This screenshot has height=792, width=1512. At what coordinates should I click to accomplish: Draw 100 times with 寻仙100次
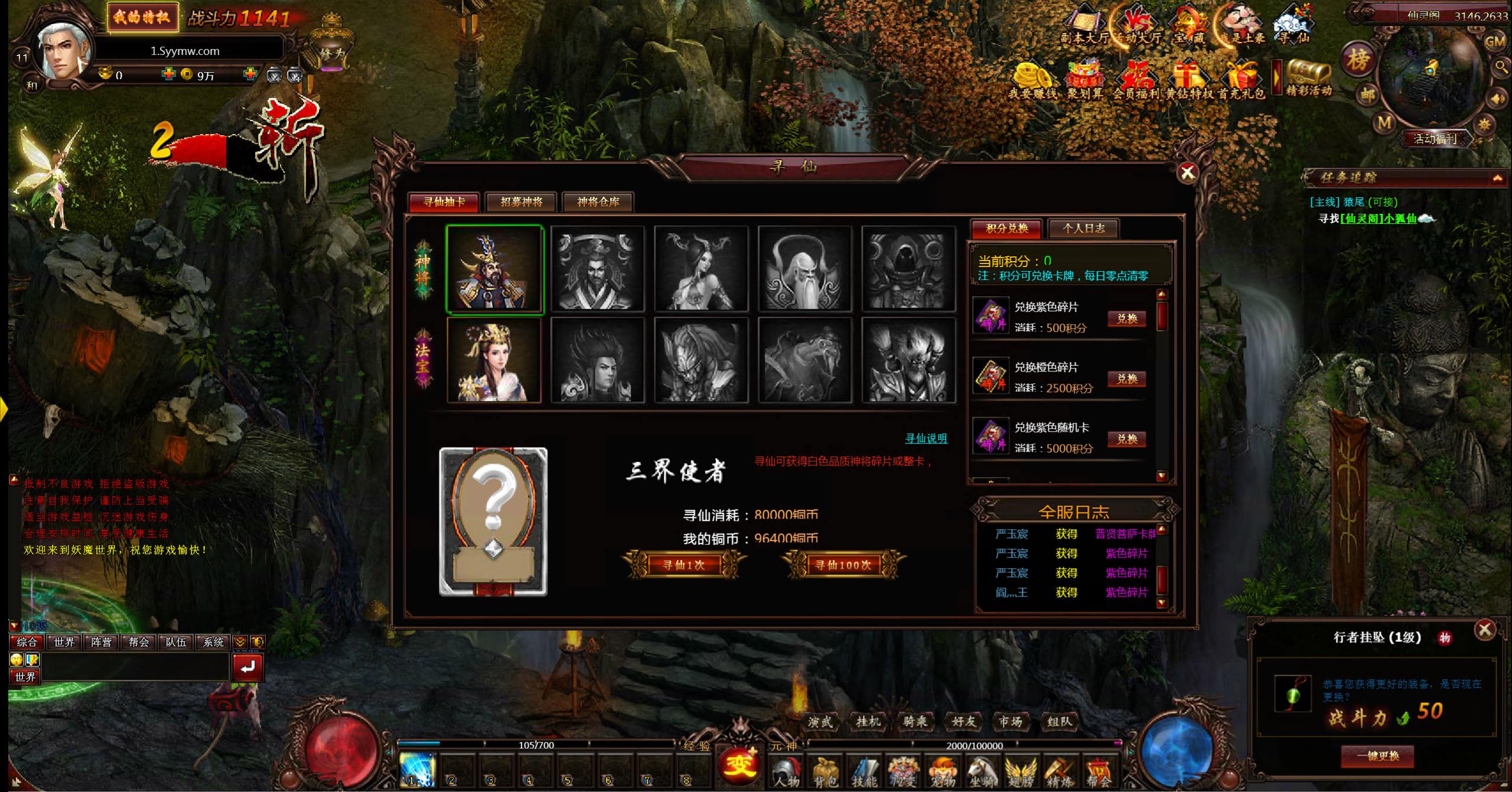click(843, 565)
